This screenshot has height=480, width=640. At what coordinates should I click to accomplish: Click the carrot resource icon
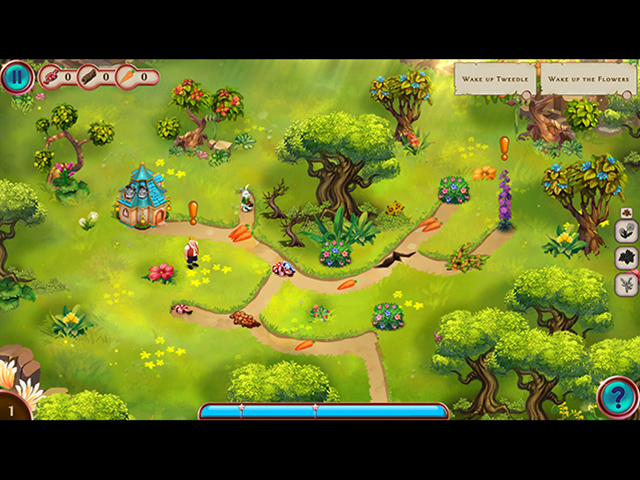(x=128, y=76)
